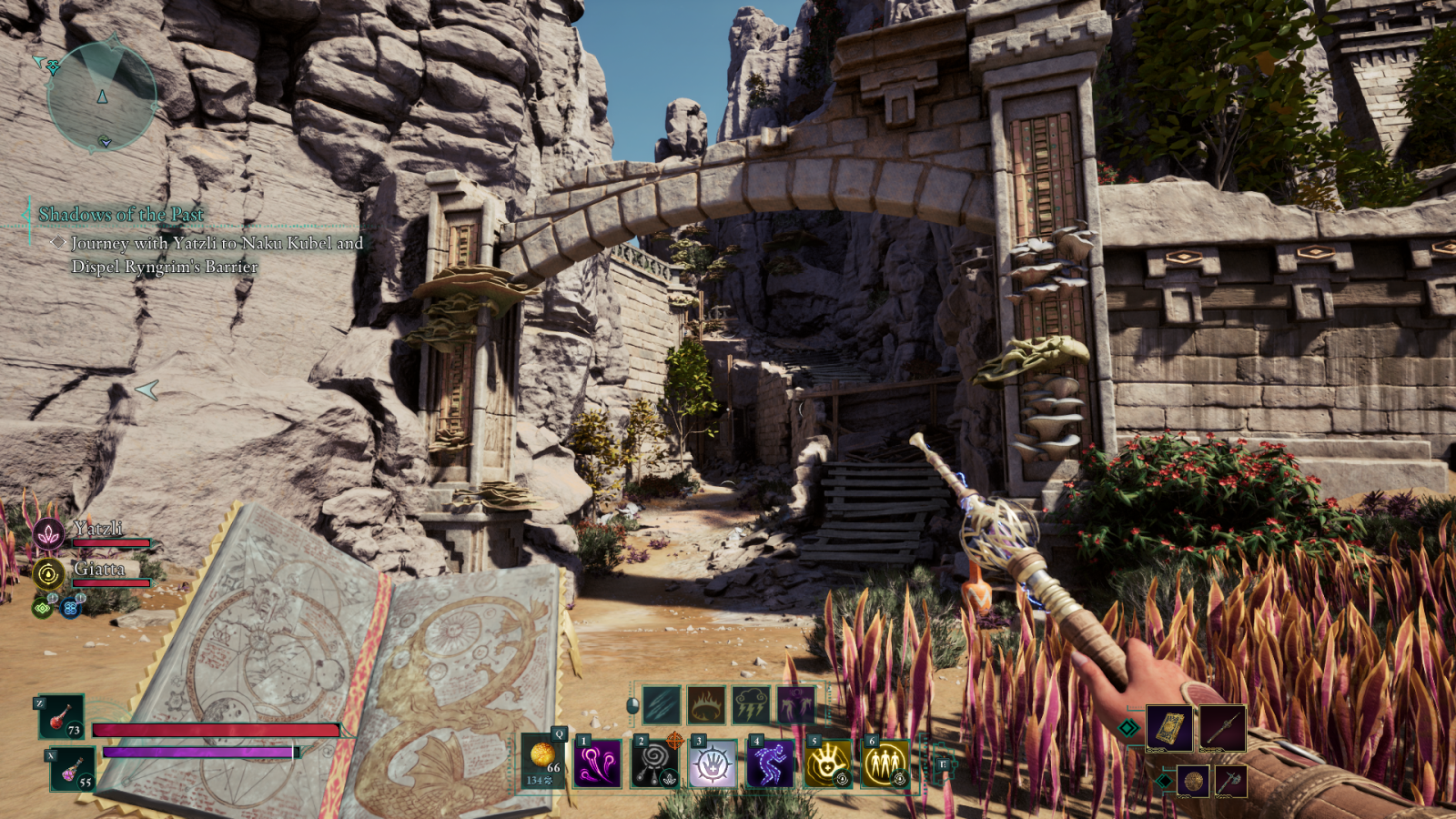Activate the blue running figure ability in slot 4
This screenshot has width=1456, height=819.
tap(770, 763)
